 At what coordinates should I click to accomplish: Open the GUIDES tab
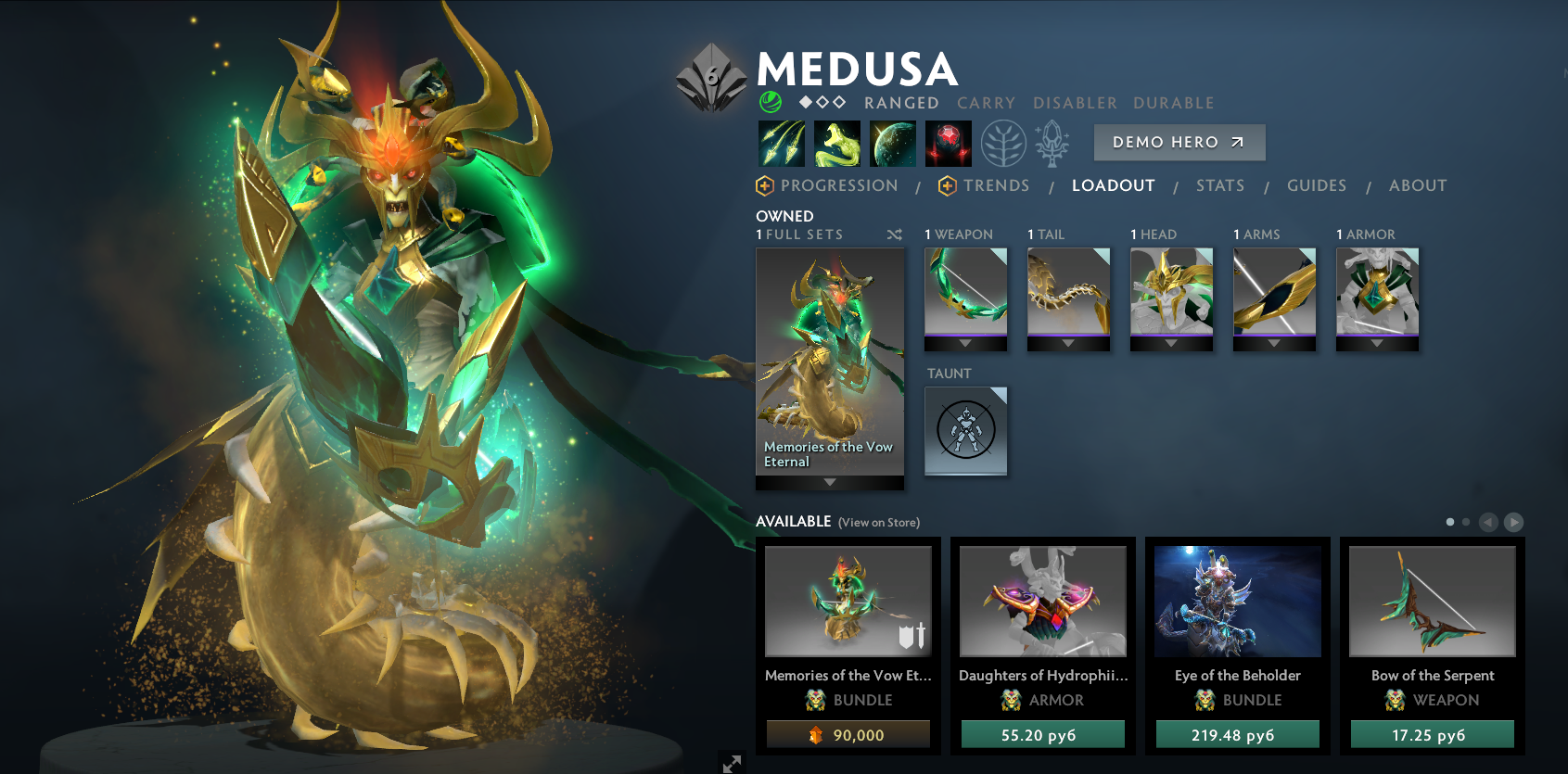tap(1316, 185)
